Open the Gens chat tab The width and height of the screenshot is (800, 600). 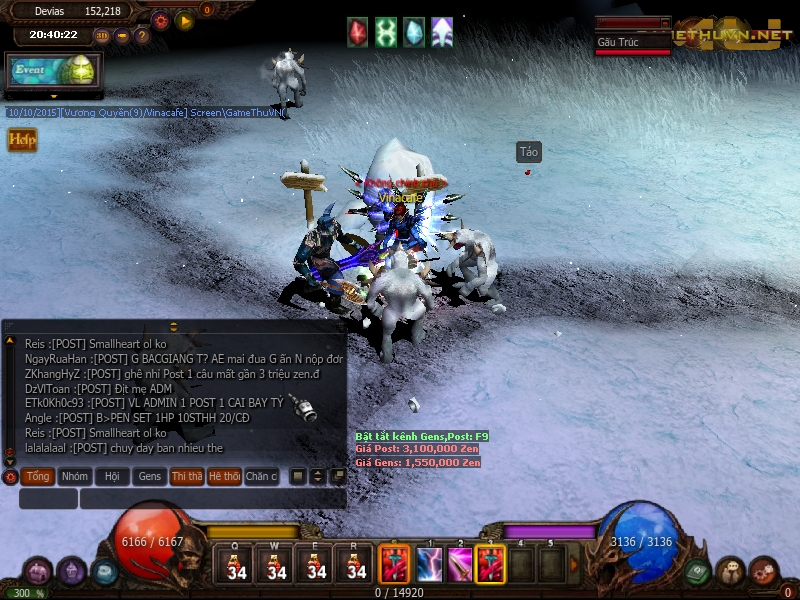(149, 477)
